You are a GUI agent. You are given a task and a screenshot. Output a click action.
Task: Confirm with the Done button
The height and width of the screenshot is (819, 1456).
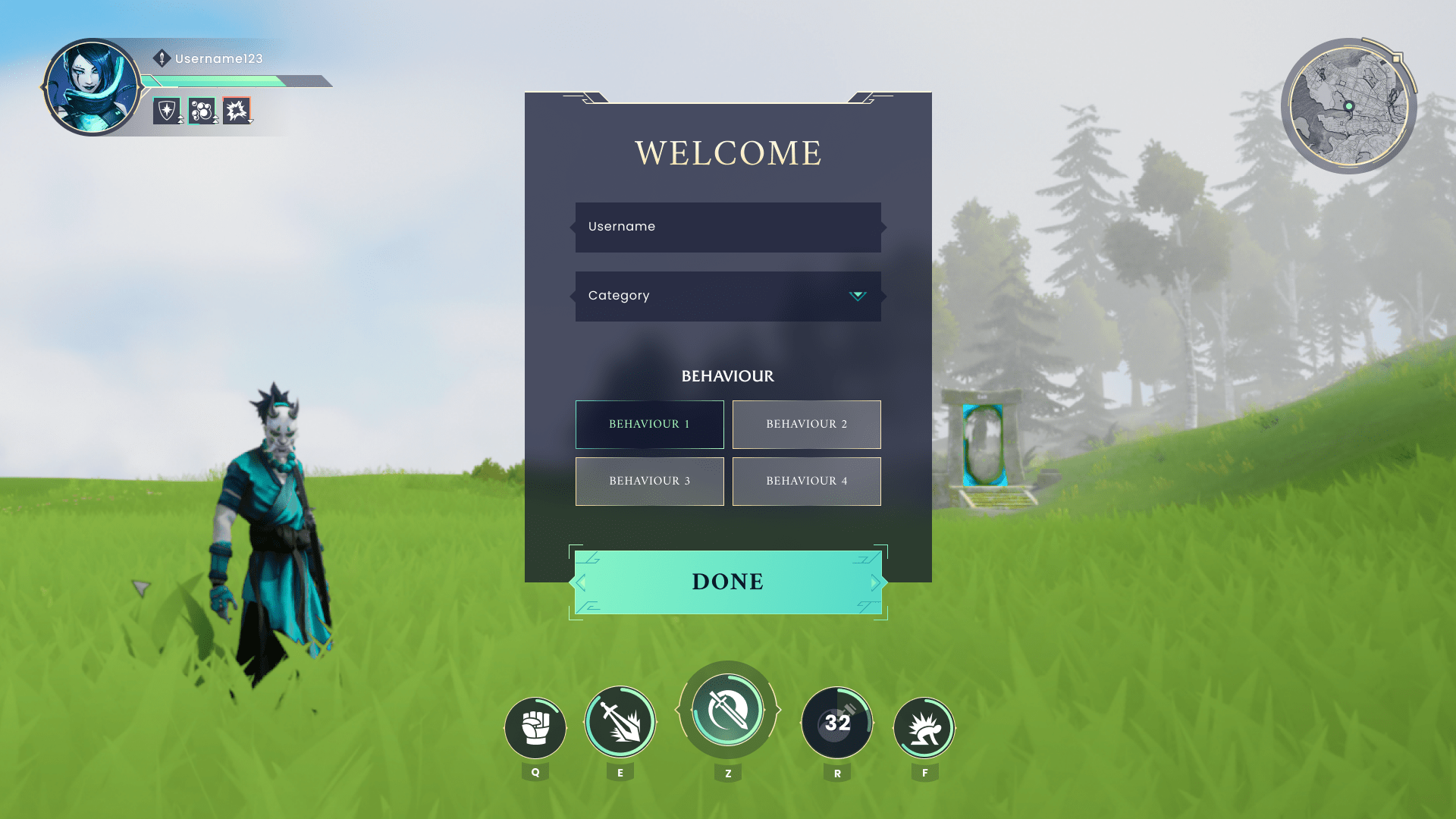click(x=728, y=582)
